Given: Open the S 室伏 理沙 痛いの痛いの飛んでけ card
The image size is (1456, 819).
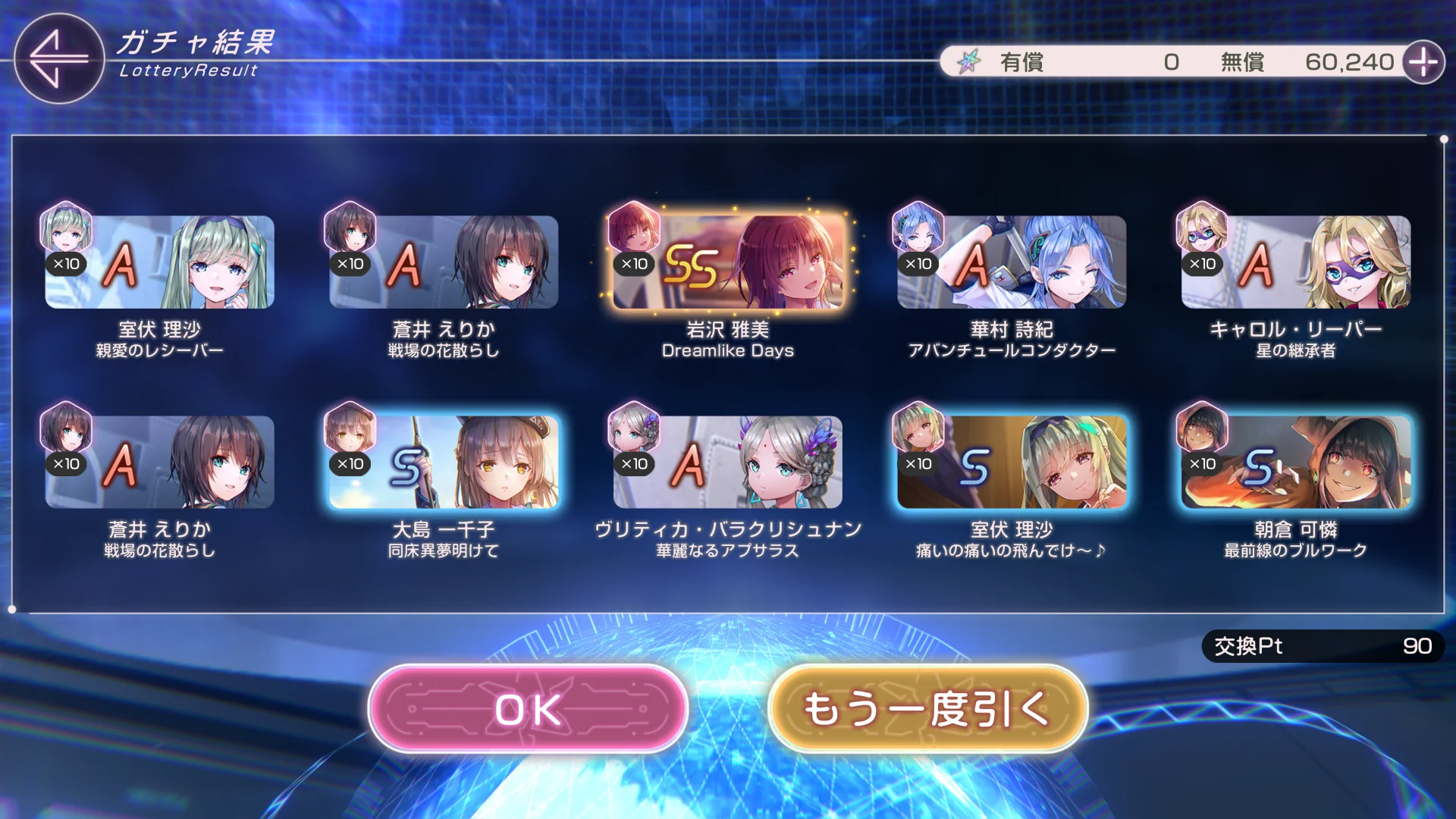Looking at the screenshot, I should [1011, 463].
